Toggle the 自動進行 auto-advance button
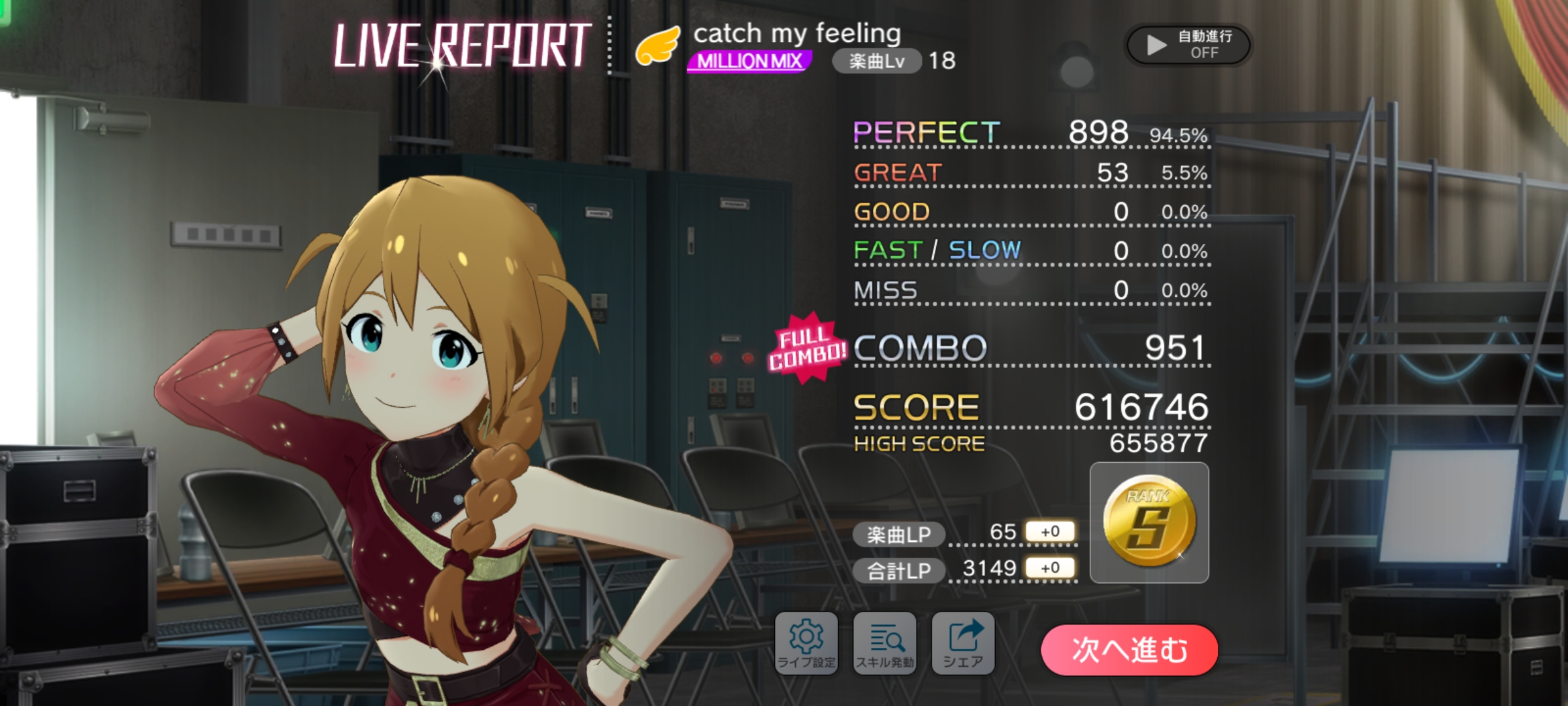 click(1188, 44)
